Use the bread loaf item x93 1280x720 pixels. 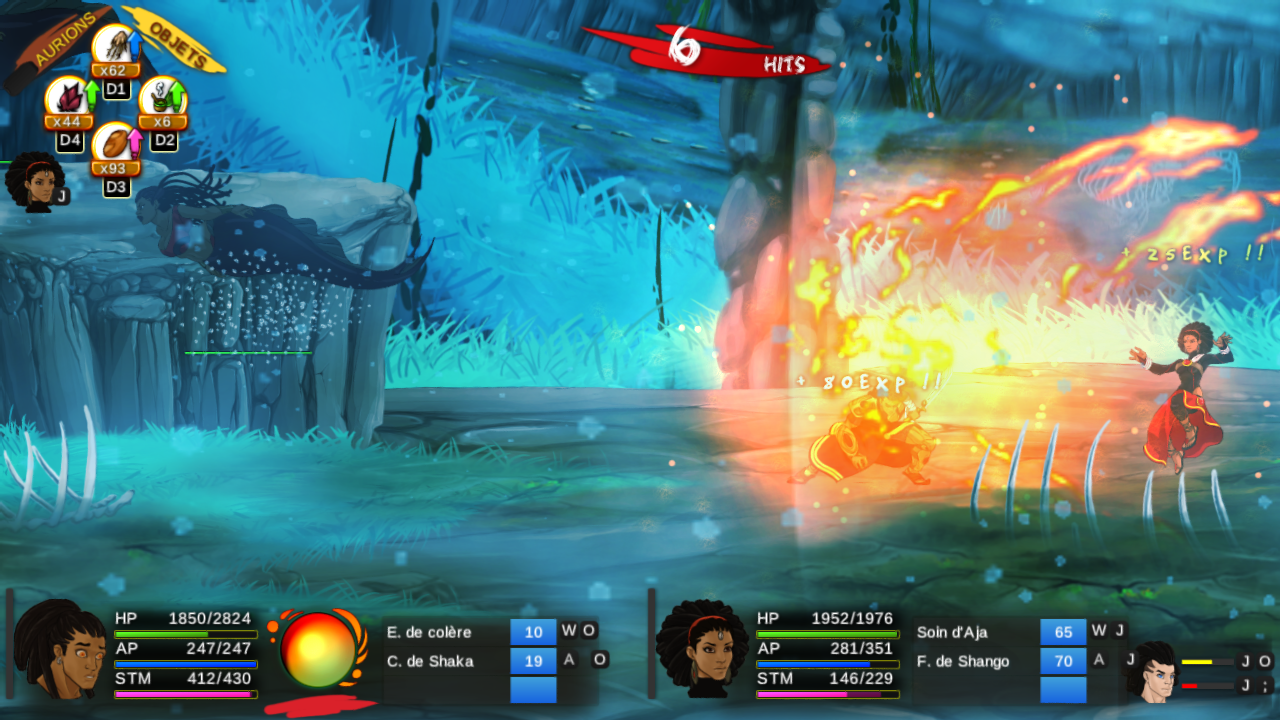(x=113, y=145)
